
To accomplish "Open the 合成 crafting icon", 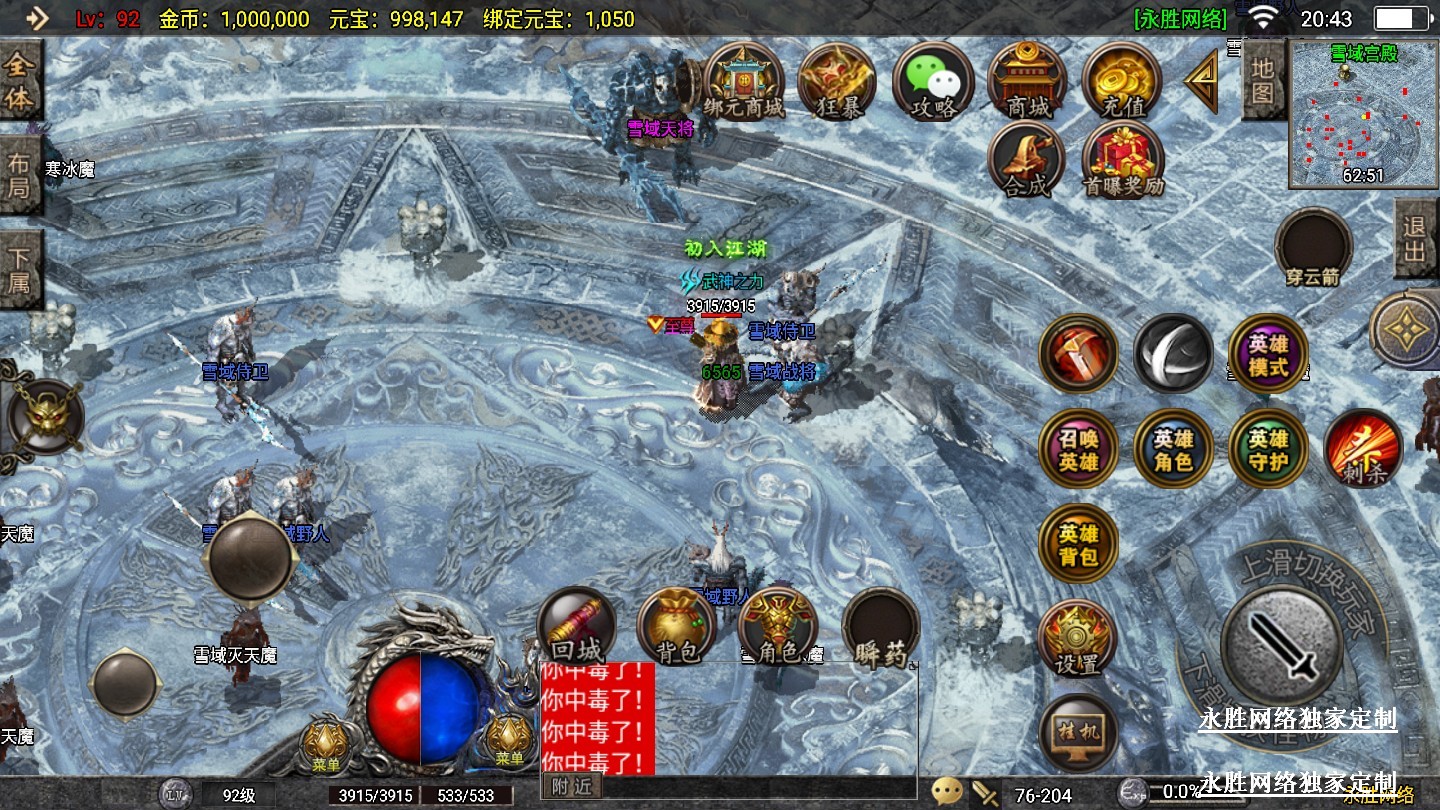I will pos(1027,160).
